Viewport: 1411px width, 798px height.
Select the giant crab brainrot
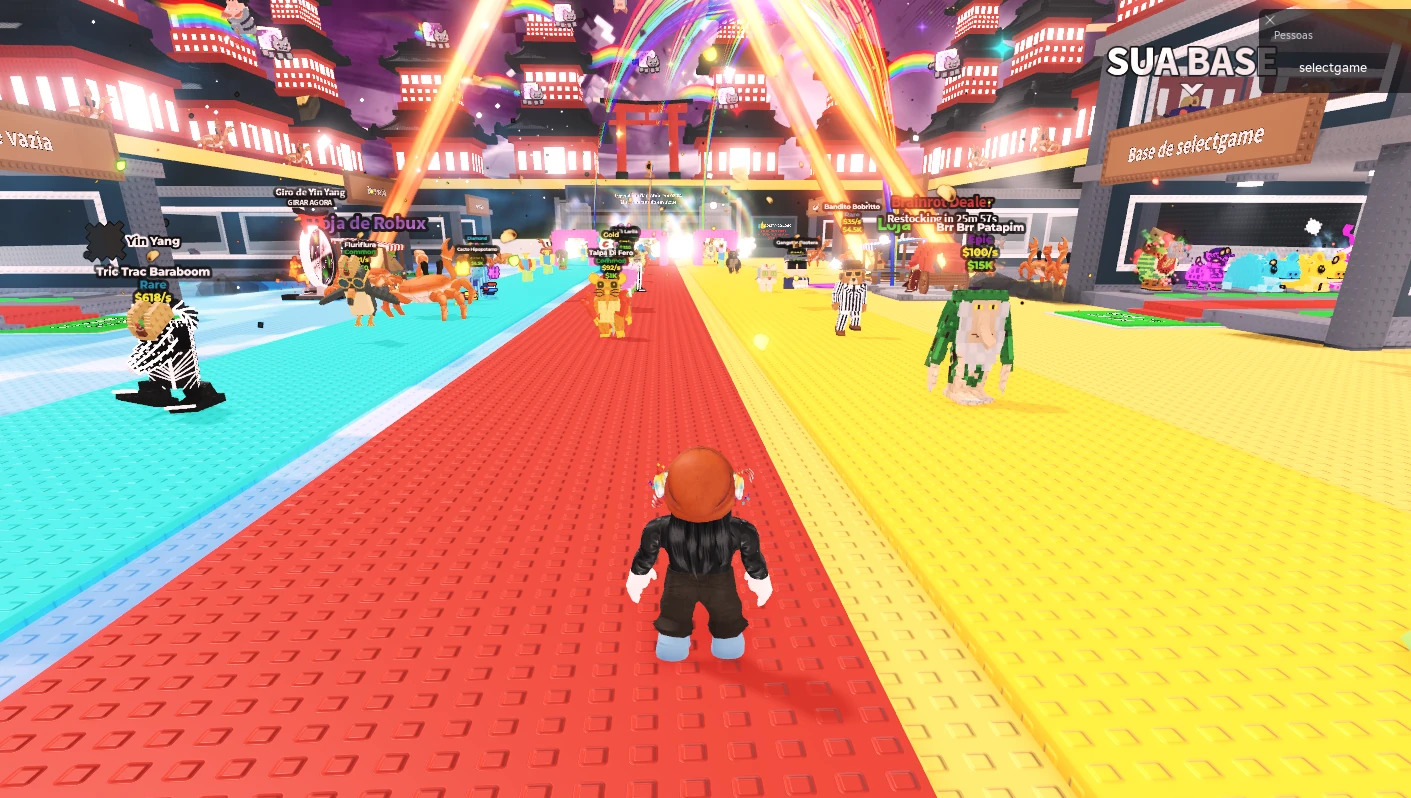(430, 290)
